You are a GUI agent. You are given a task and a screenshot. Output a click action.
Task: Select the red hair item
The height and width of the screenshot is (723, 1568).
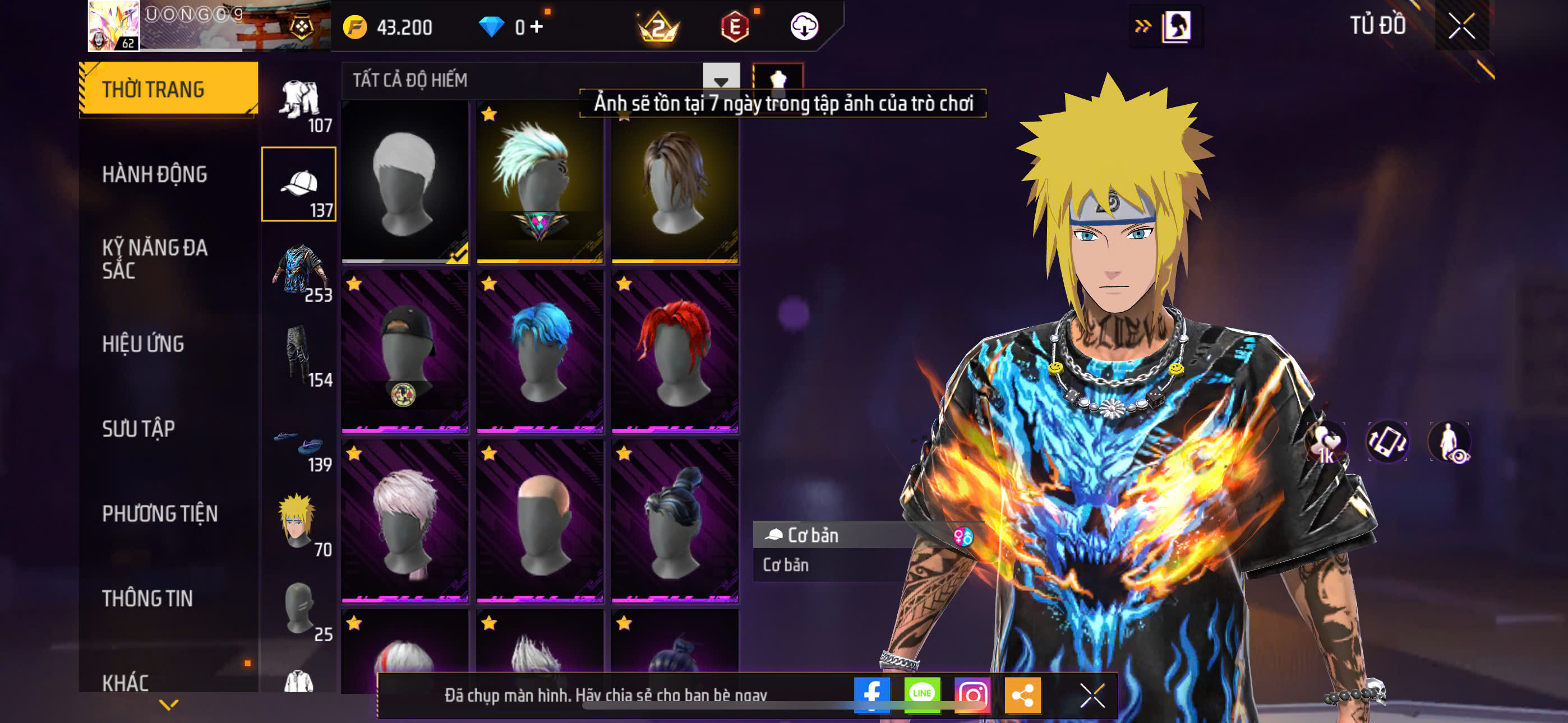click(675, 352)
